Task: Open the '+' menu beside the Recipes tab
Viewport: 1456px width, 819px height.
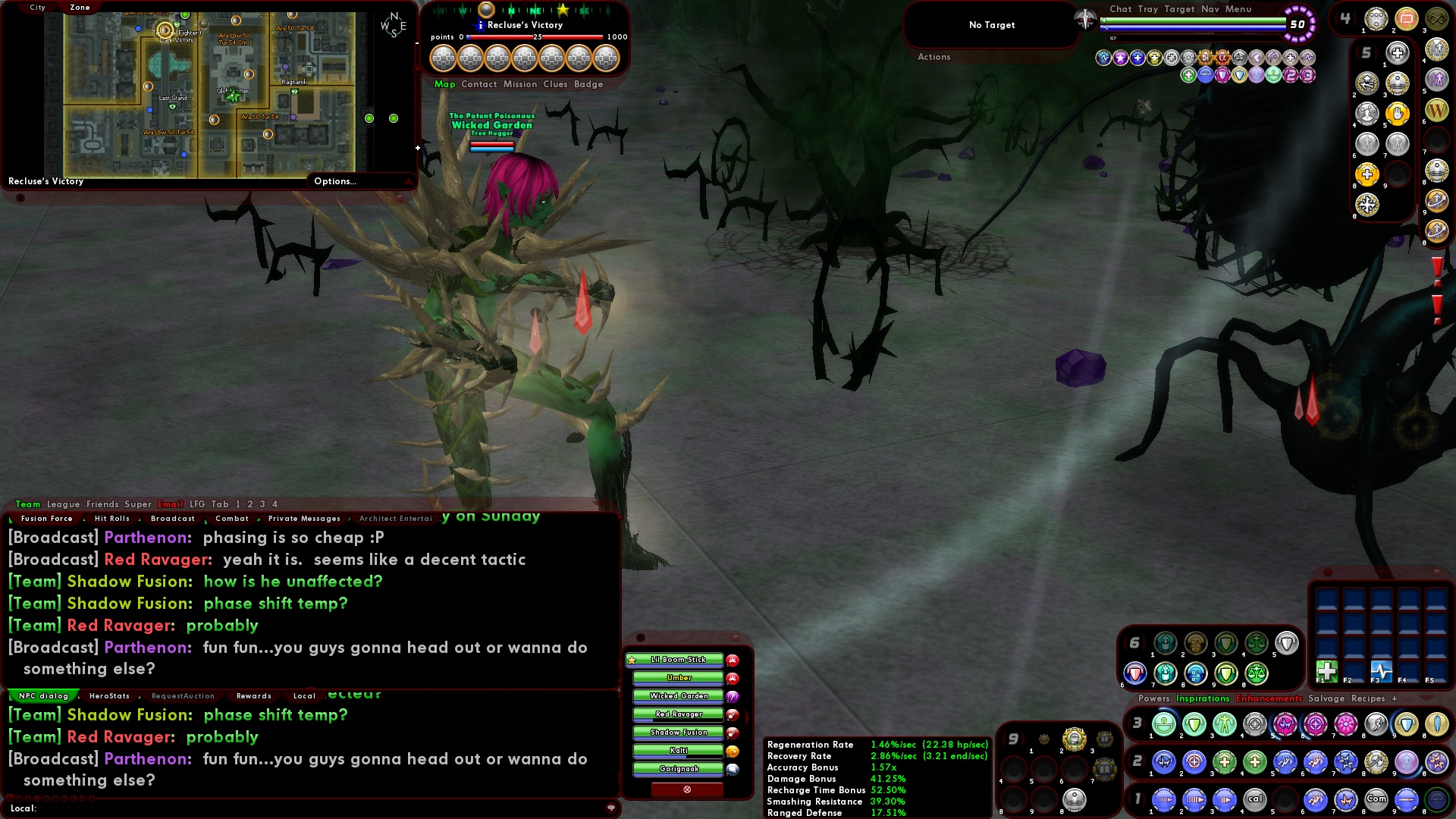Action: coord(1395,698)
